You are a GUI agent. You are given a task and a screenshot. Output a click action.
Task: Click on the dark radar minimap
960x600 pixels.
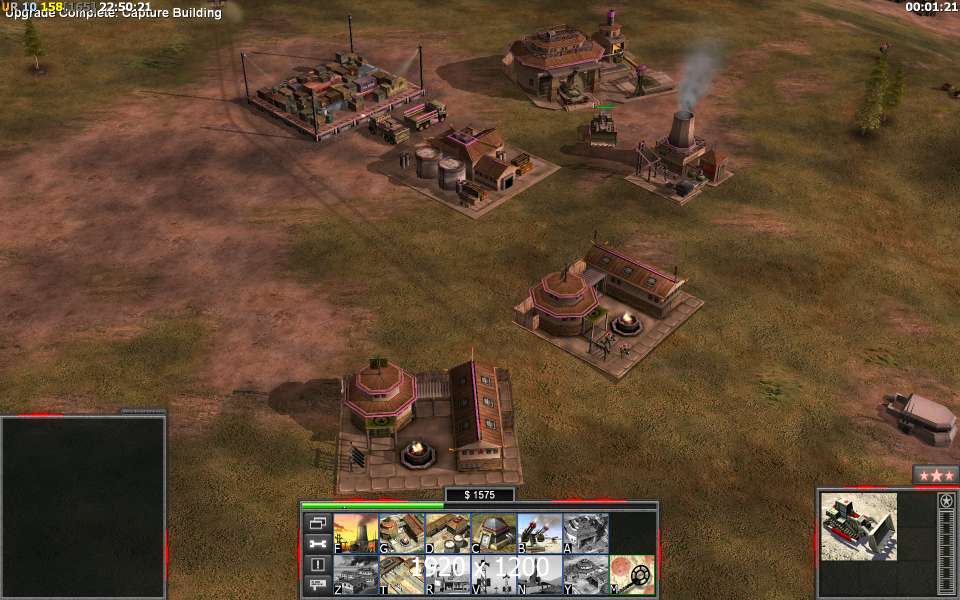click(x=83, y=507)
